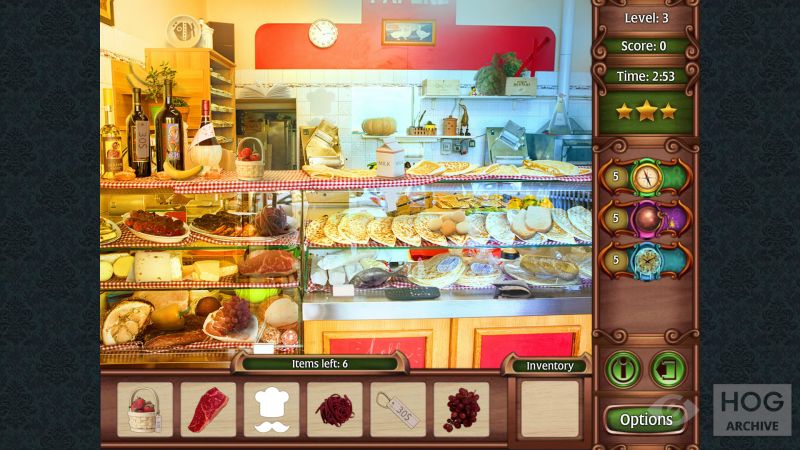Click the empty Inventory slot
800x450 pixels.
click(x=550, y=408)
